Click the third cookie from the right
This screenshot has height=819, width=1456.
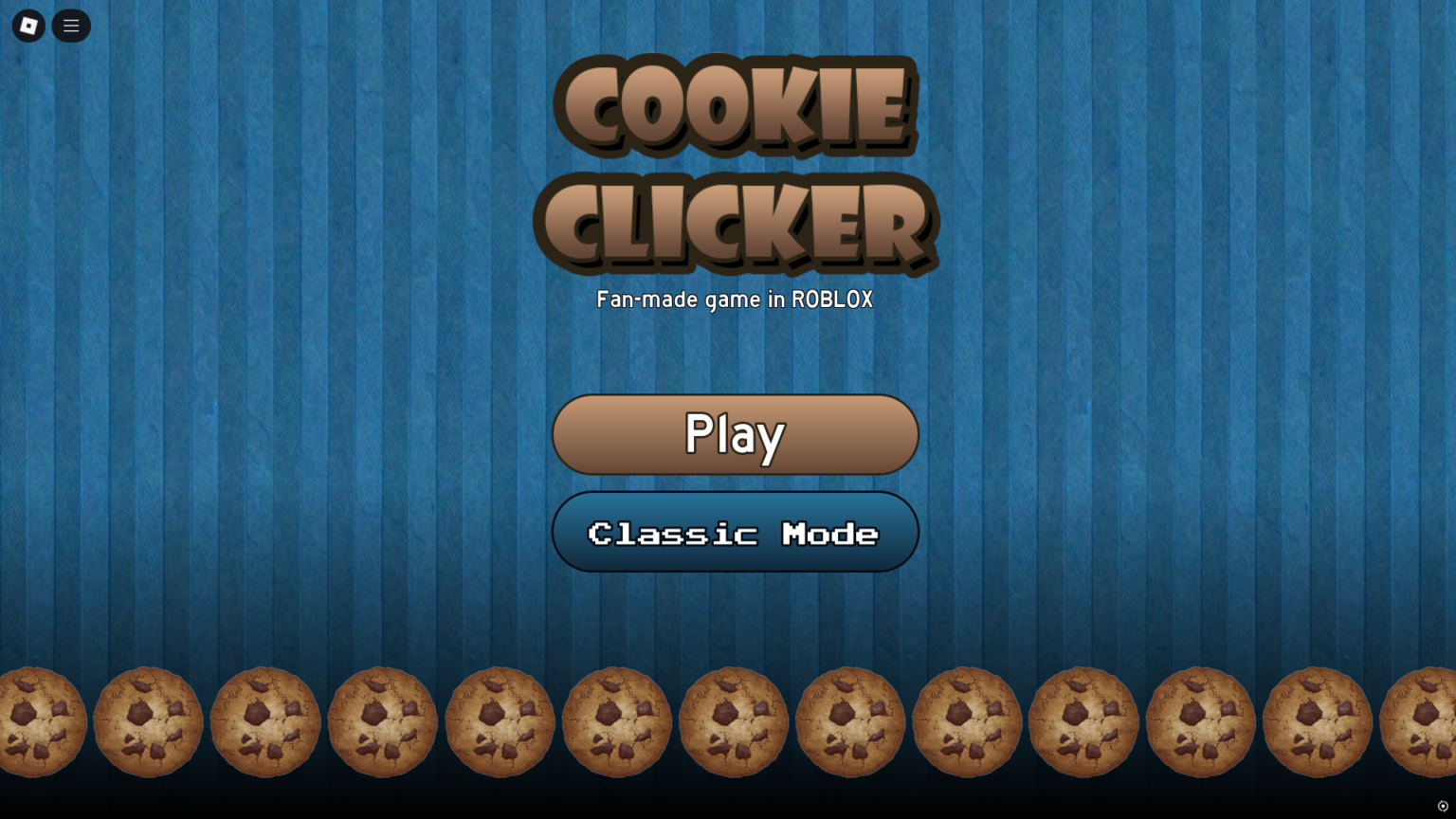pyautogui.click(x=1201, y=722)
